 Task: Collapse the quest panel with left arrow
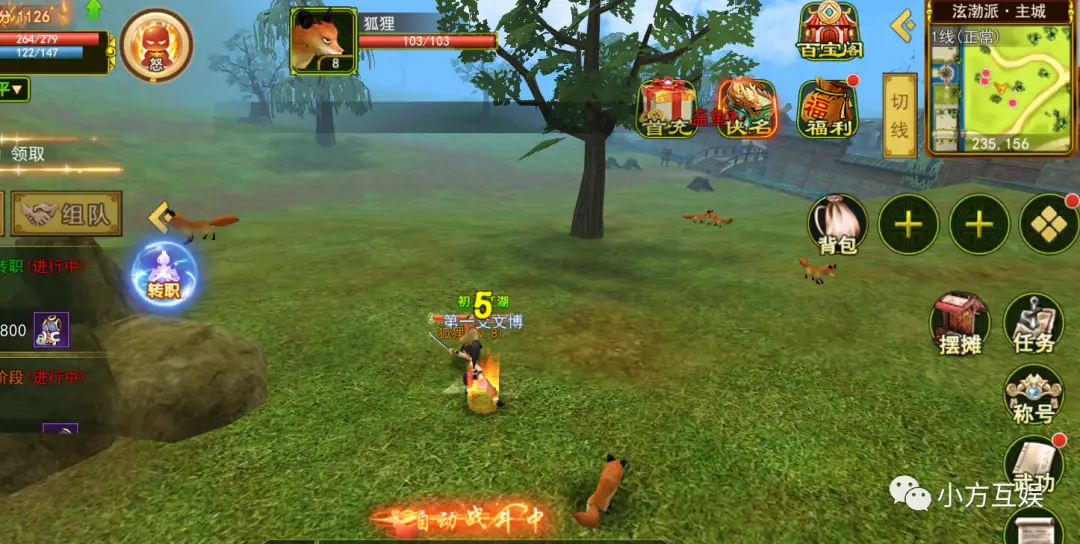[157, 217]
